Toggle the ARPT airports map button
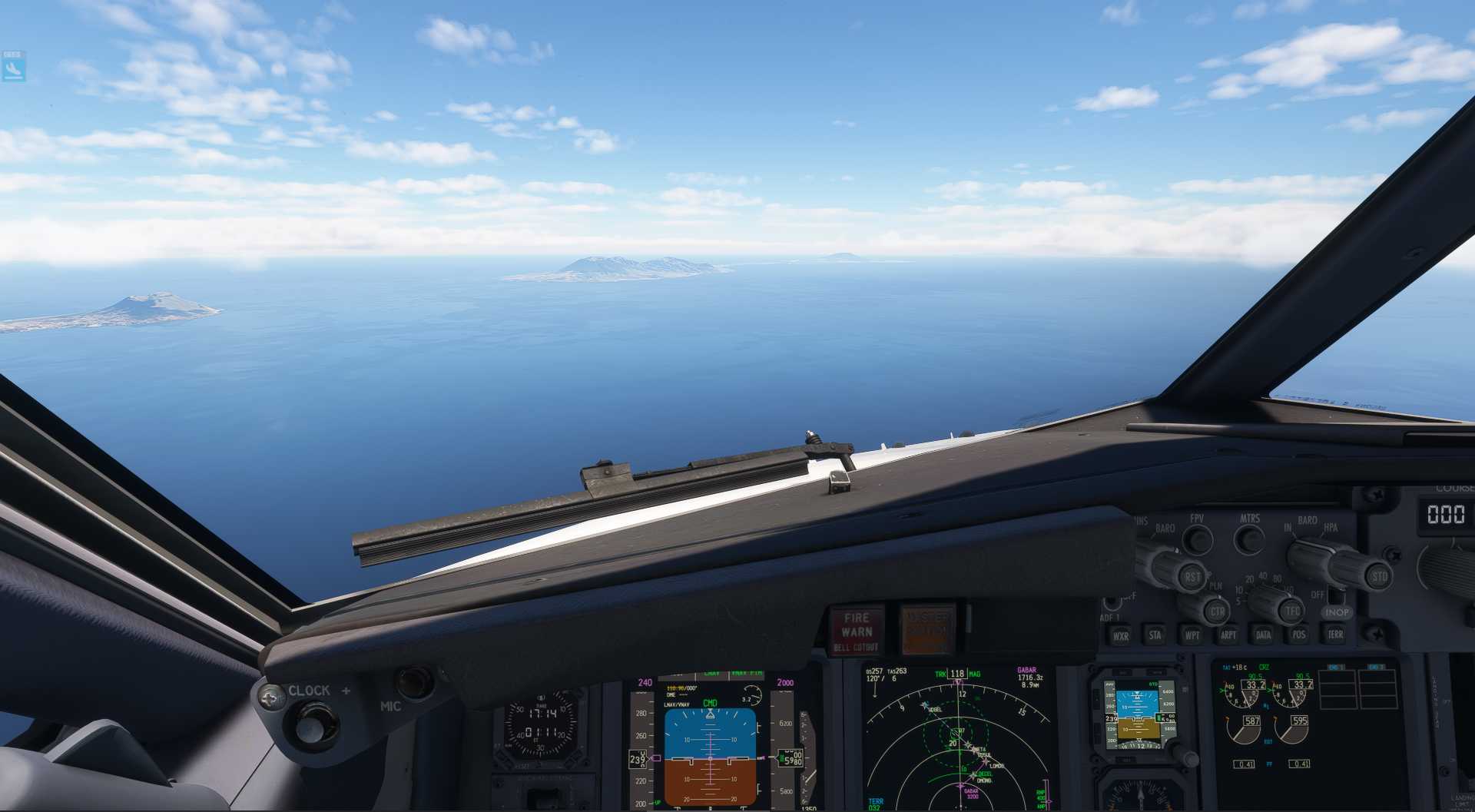 tap(1228, 635)
